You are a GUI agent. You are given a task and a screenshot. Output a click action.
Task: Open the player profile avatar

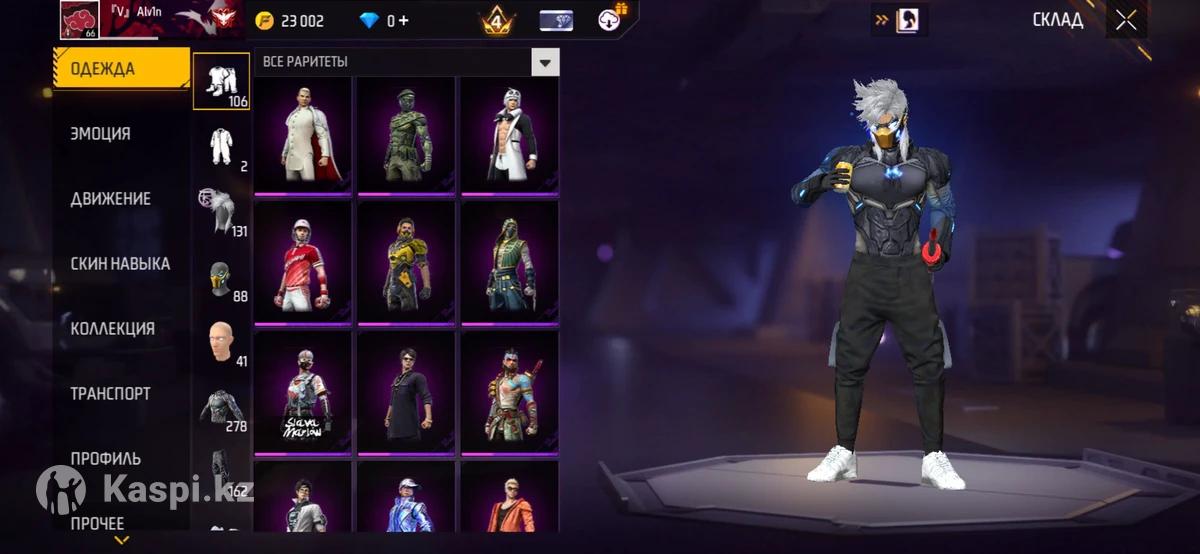pos(79,19)
